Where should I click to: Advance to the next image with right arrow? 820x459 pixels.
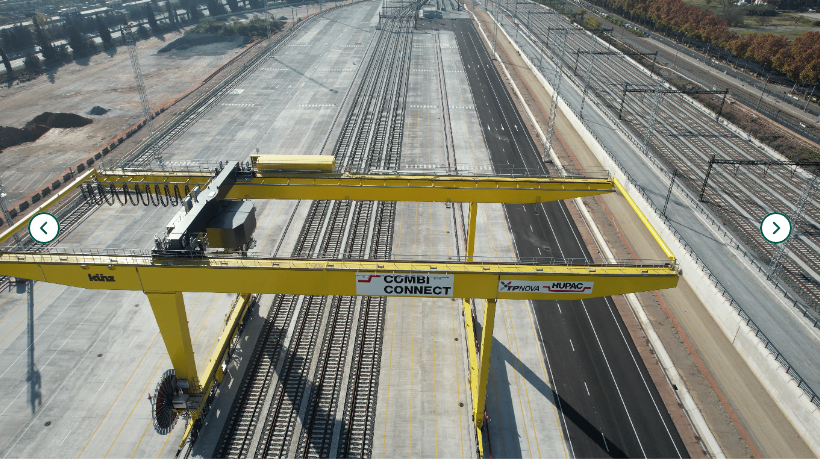tap(776, 228)
